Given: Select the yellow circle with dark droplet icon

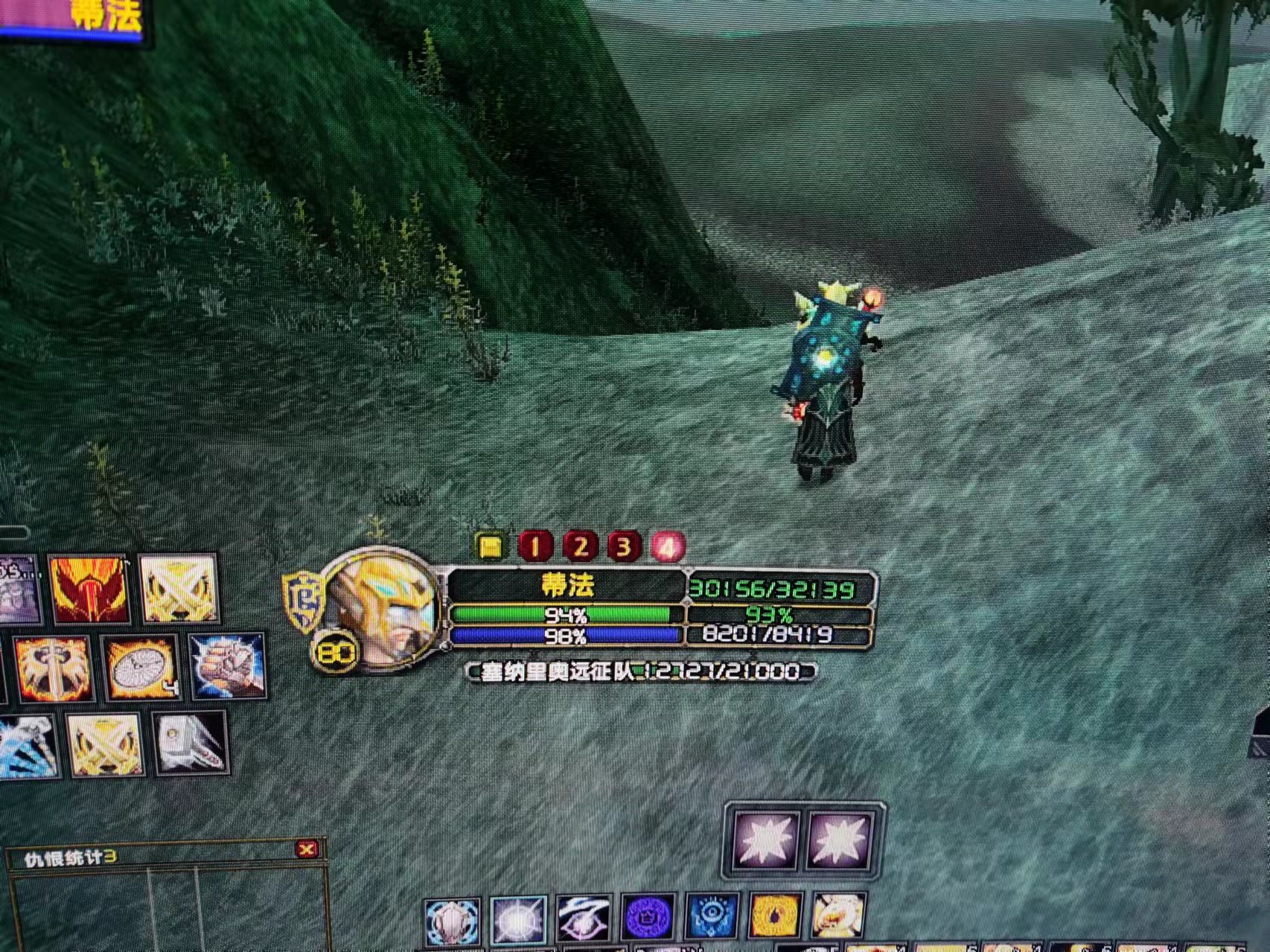Looking at the screenshot, I should 775,916.
